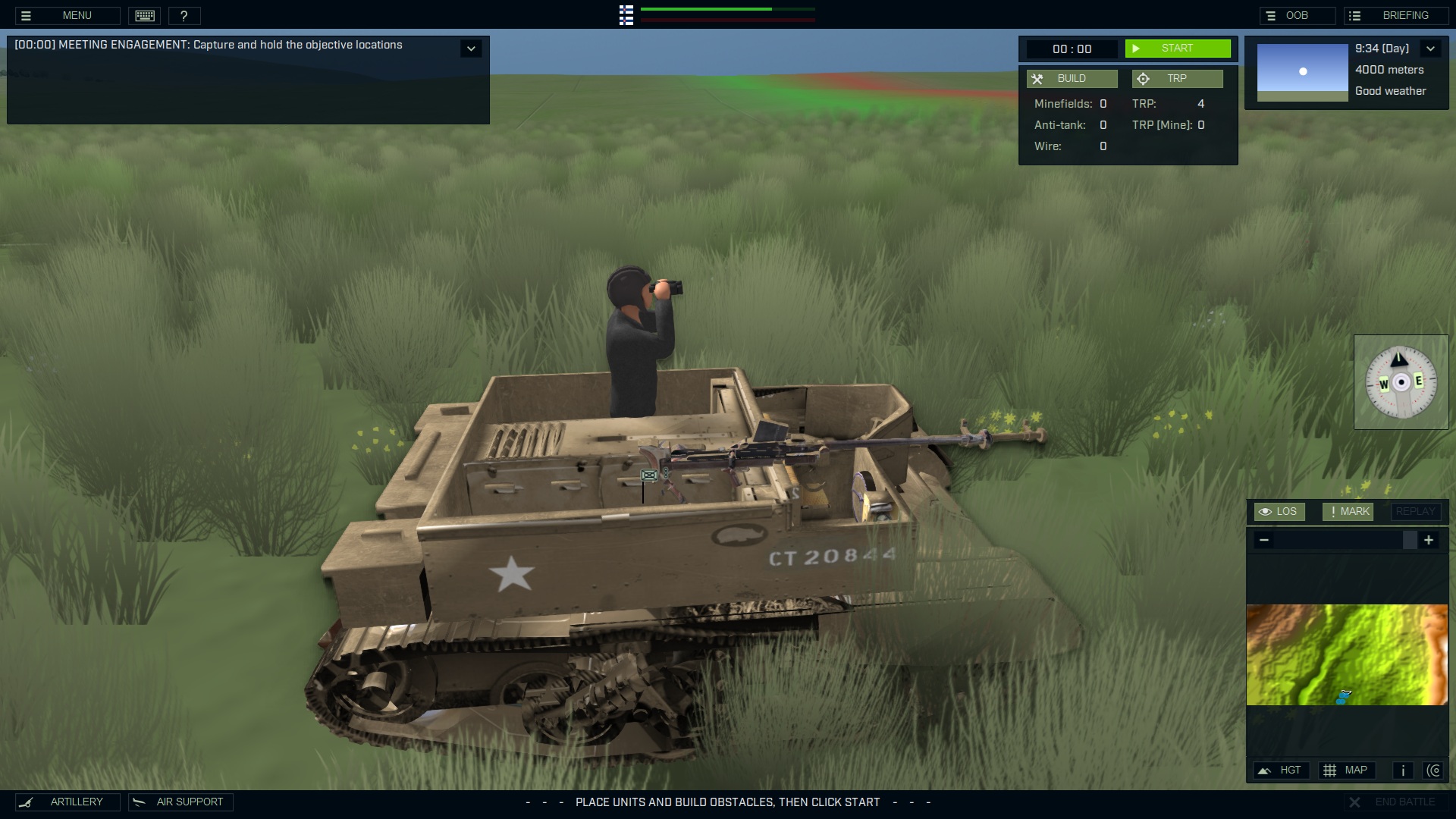Click the info icon on the minimap bar

[x=1402, y=770]
